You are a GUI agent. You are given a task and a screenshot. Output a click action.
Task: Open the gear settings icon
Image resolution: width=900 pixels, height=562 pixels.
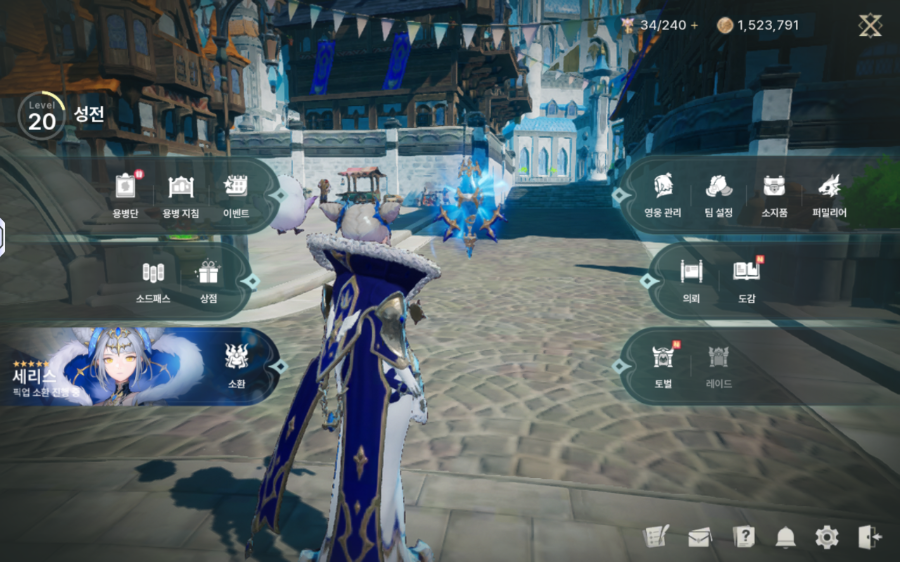pyautogui.click(x=827, y=537)
